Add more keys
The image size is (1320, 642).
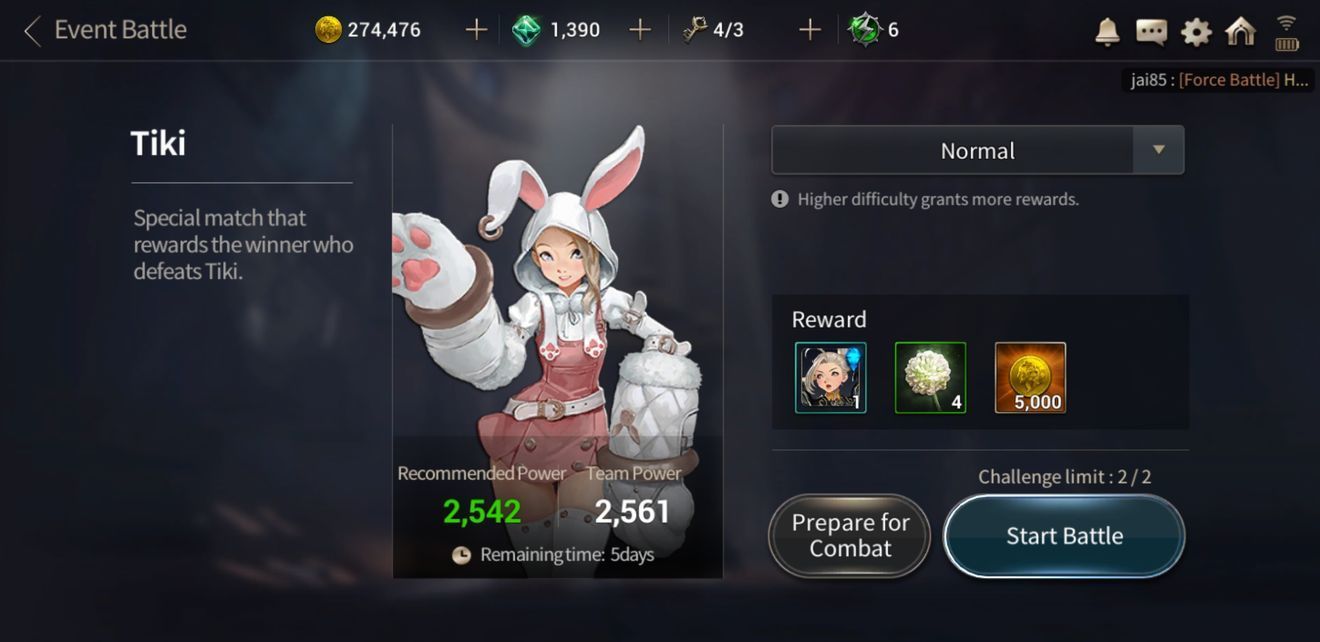810,30
